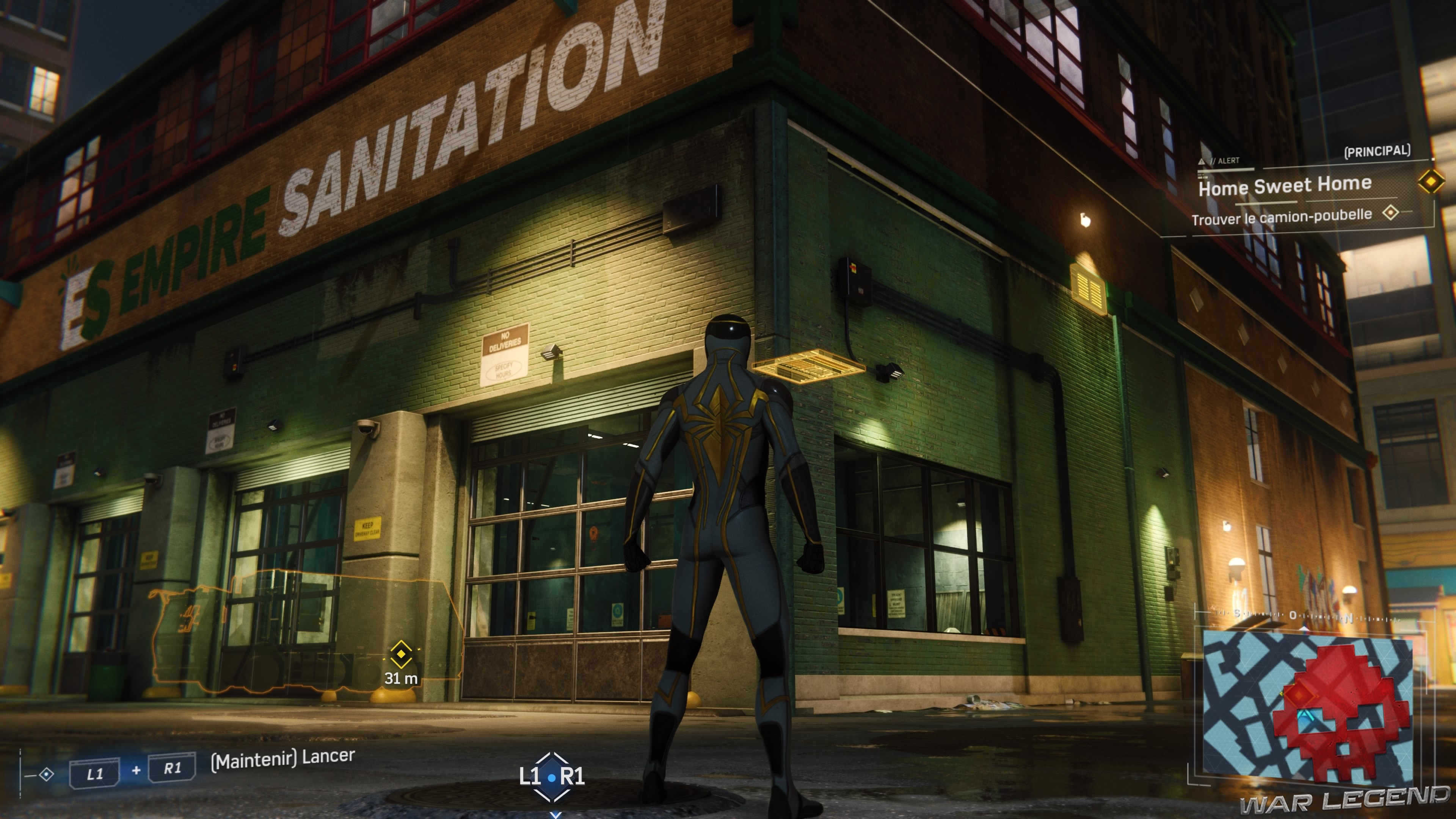Click the yellow diamond mission icon
The width and height of the screenshot is (1456, 819).
[1431, 182]
